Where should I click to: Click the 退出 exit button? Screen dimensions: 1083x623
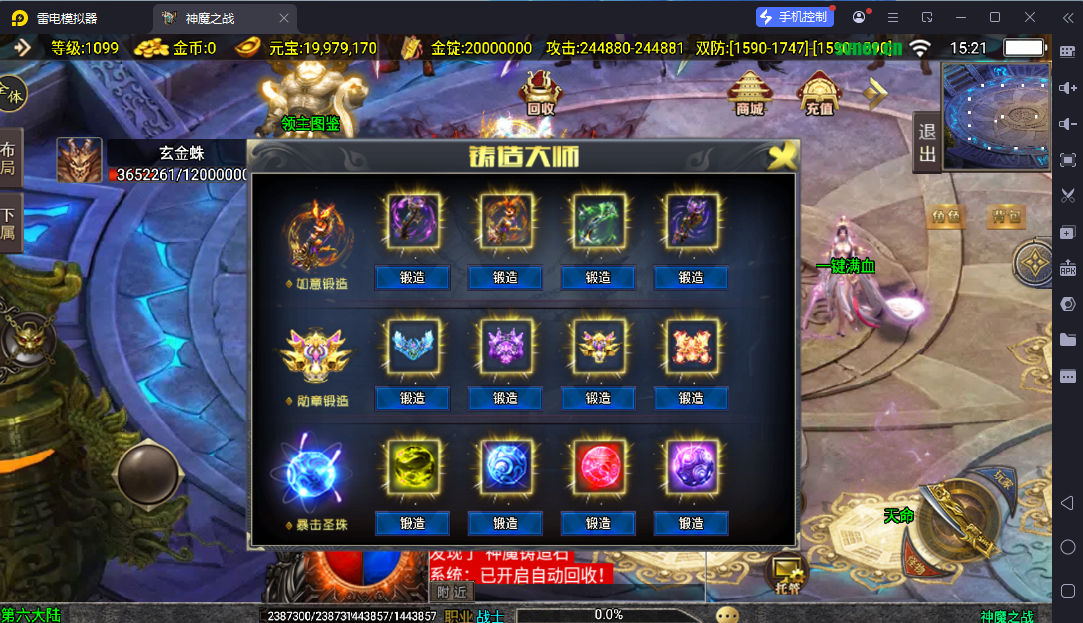[927, 142]
